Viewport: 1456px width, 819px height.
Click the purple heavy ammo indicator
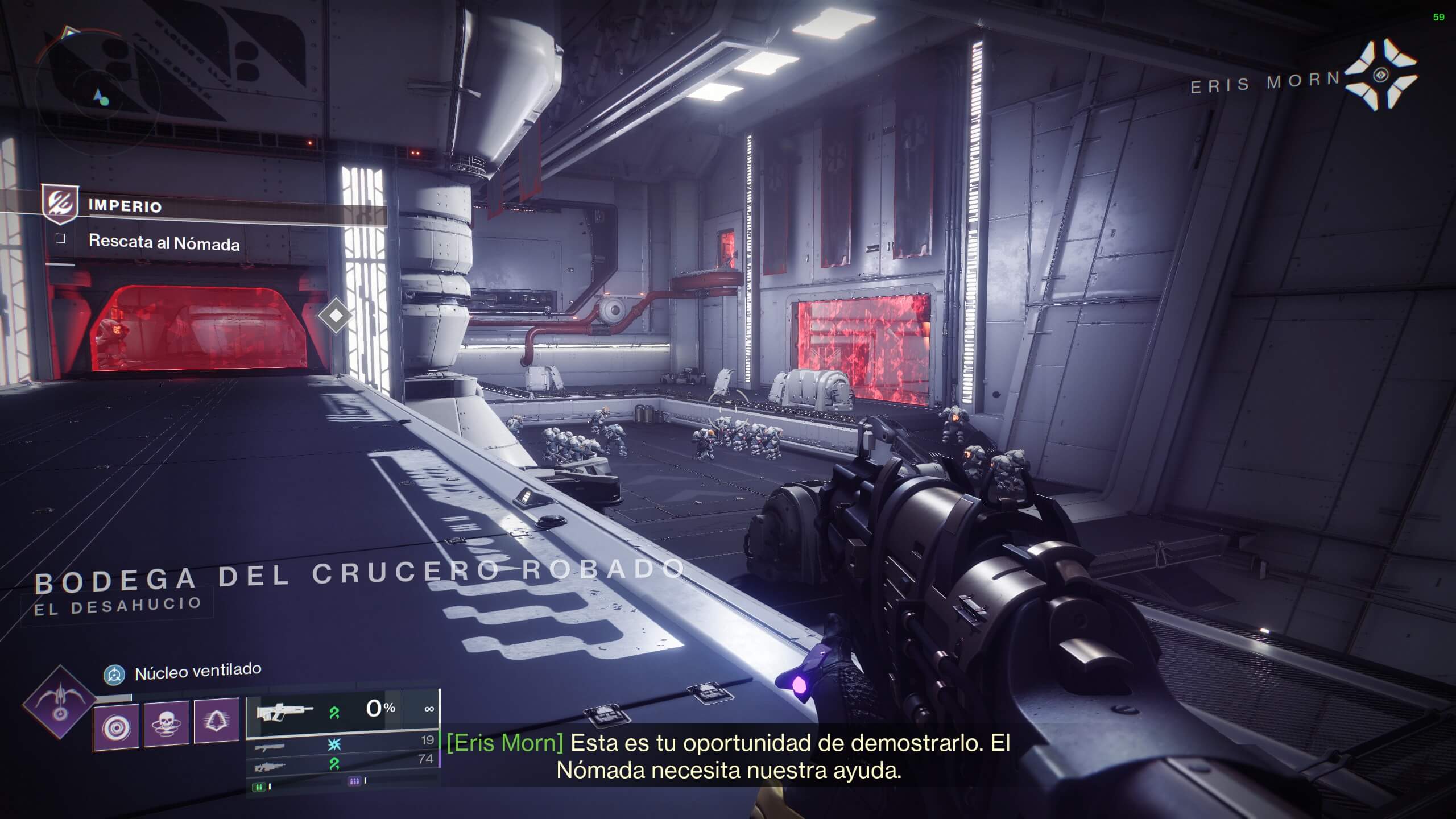(354, 781)
